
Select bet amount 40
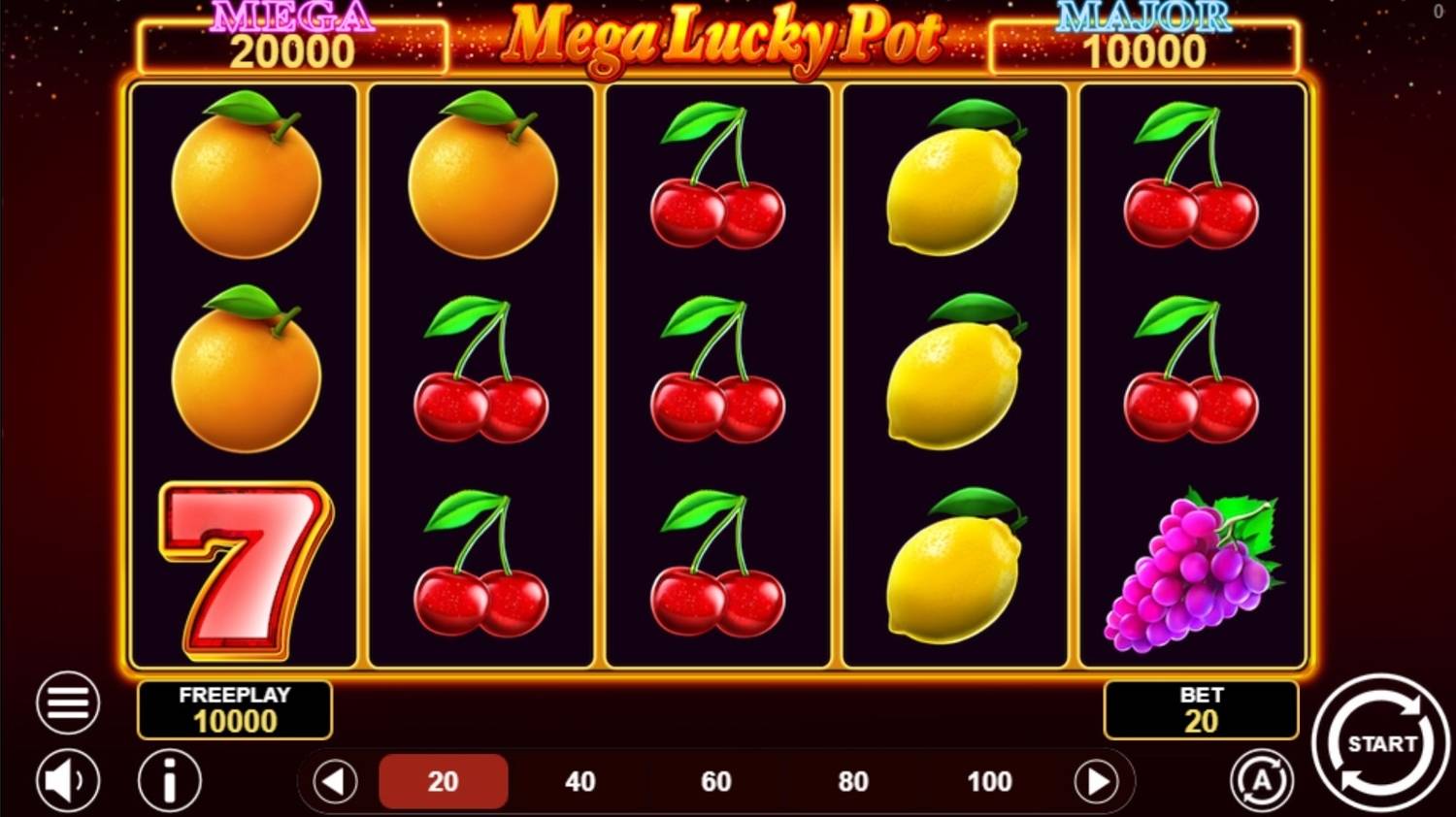579,780
